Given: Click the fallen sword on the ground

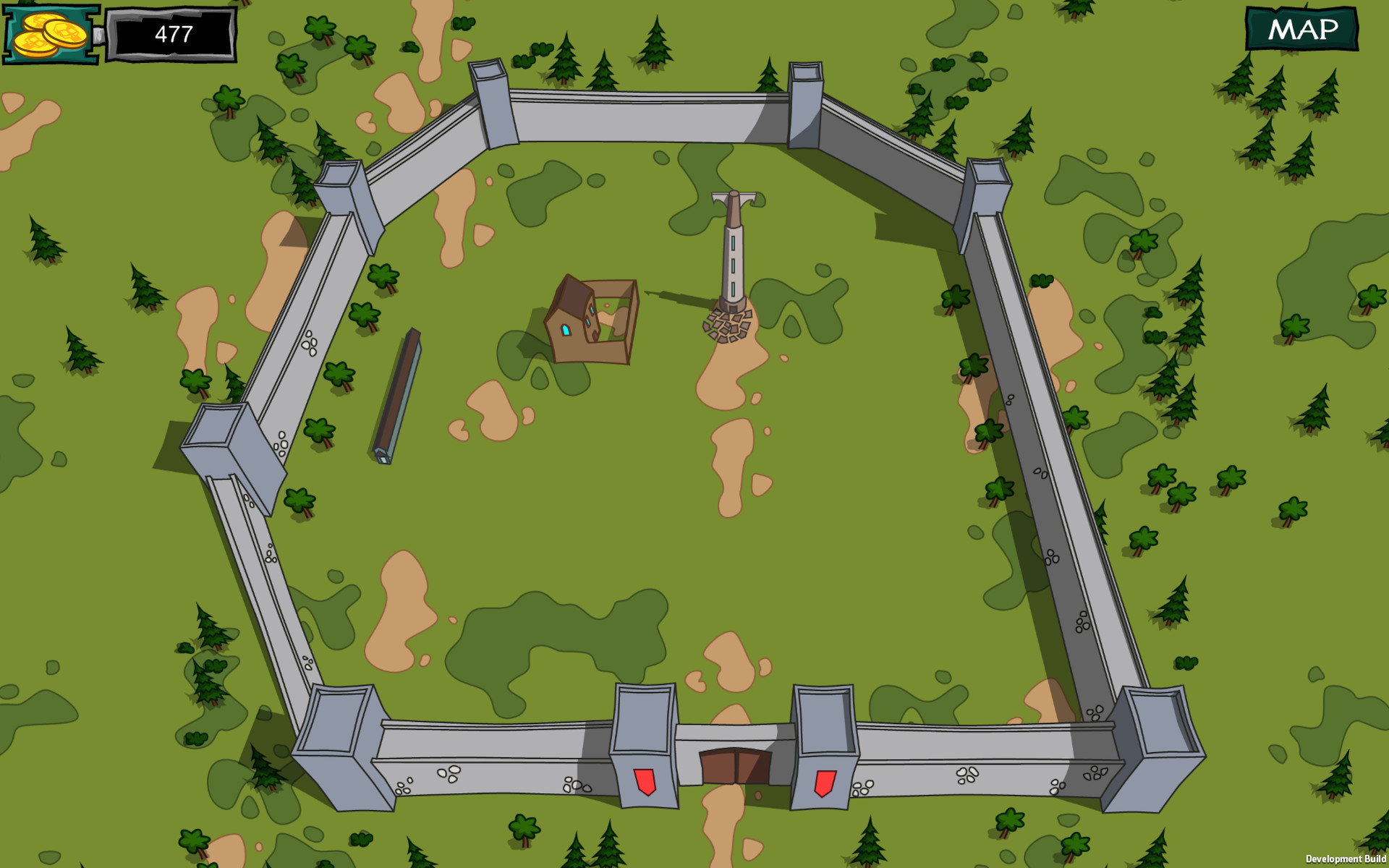Looking at the screenshot, I should pyautogui.click(x=398, y=394).
